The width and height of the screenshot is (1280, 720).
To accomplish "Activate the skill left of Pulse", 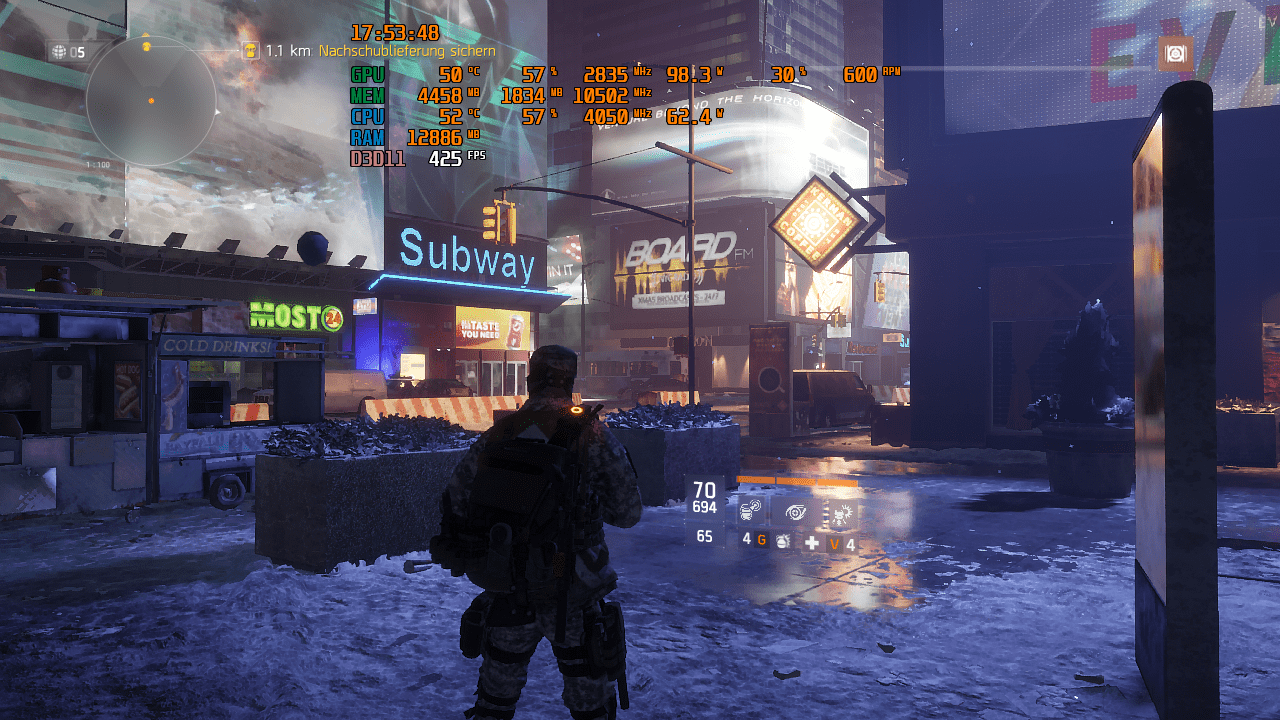I will [751, 512].
